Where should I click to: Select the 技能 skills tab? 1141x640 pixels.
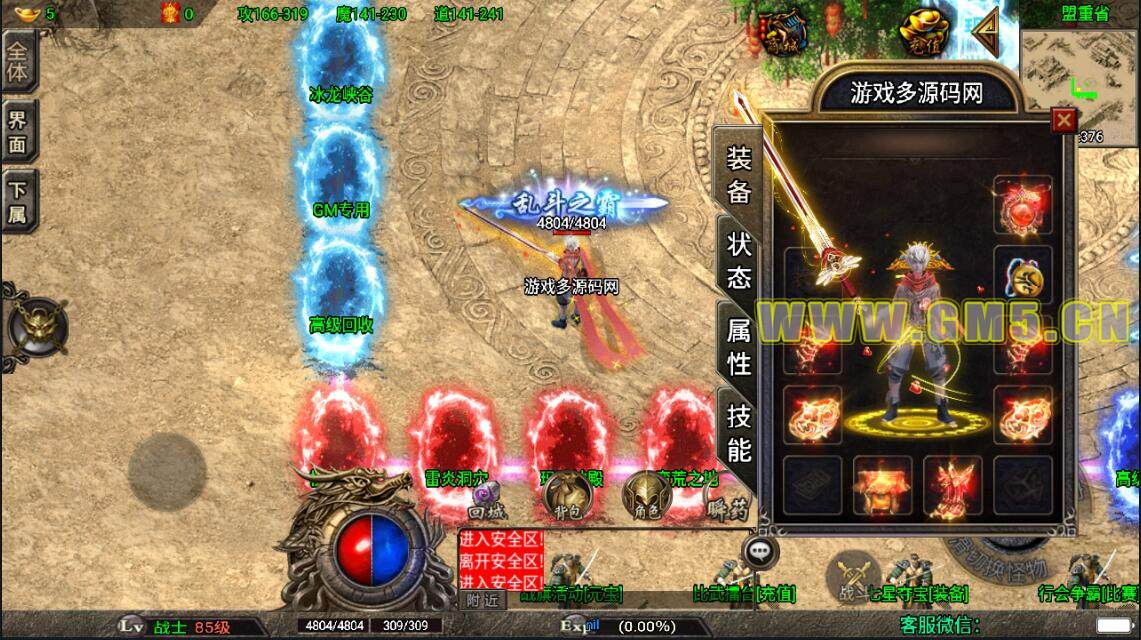739,433
